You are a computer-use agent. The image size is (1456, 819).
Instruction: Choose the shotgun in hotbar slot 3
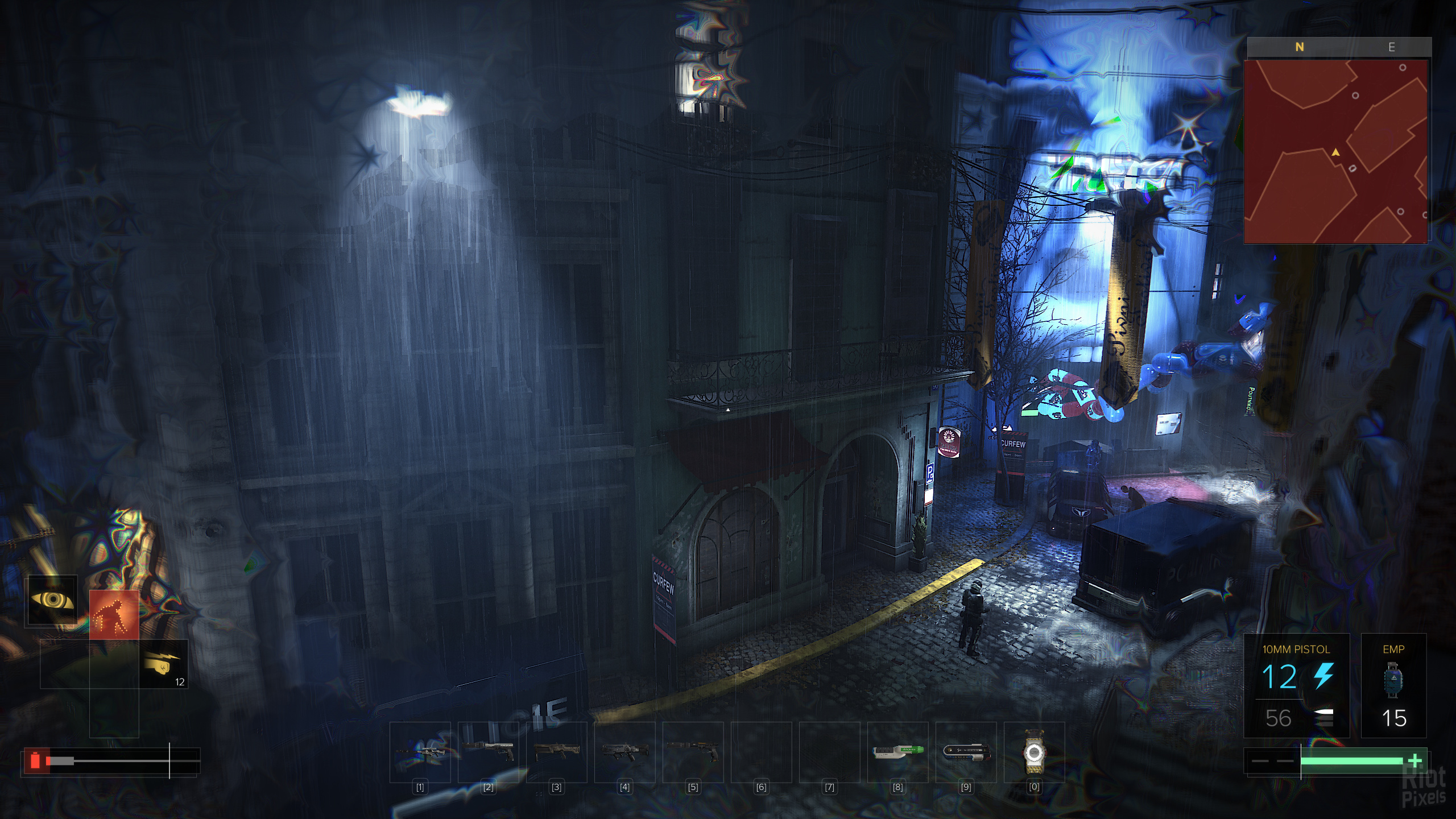click(556, 752)
